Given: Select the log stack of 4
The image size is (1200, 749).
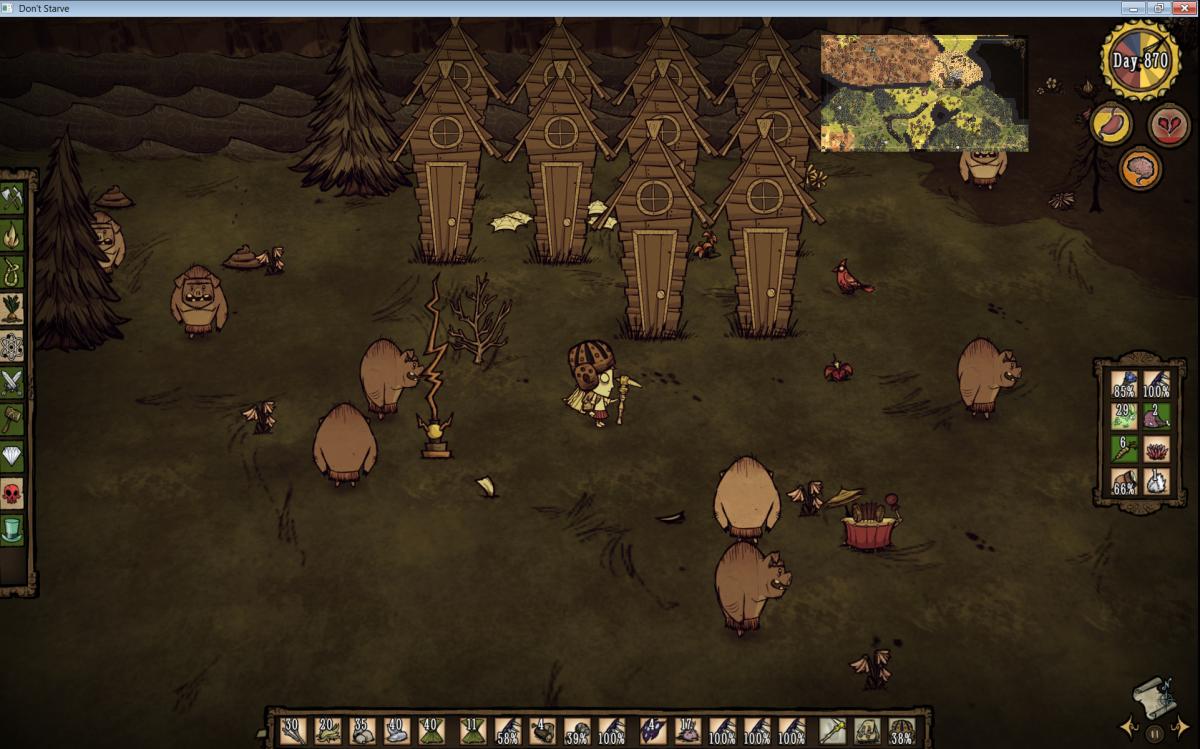Looking at the screenshot, I should (543, 731).
